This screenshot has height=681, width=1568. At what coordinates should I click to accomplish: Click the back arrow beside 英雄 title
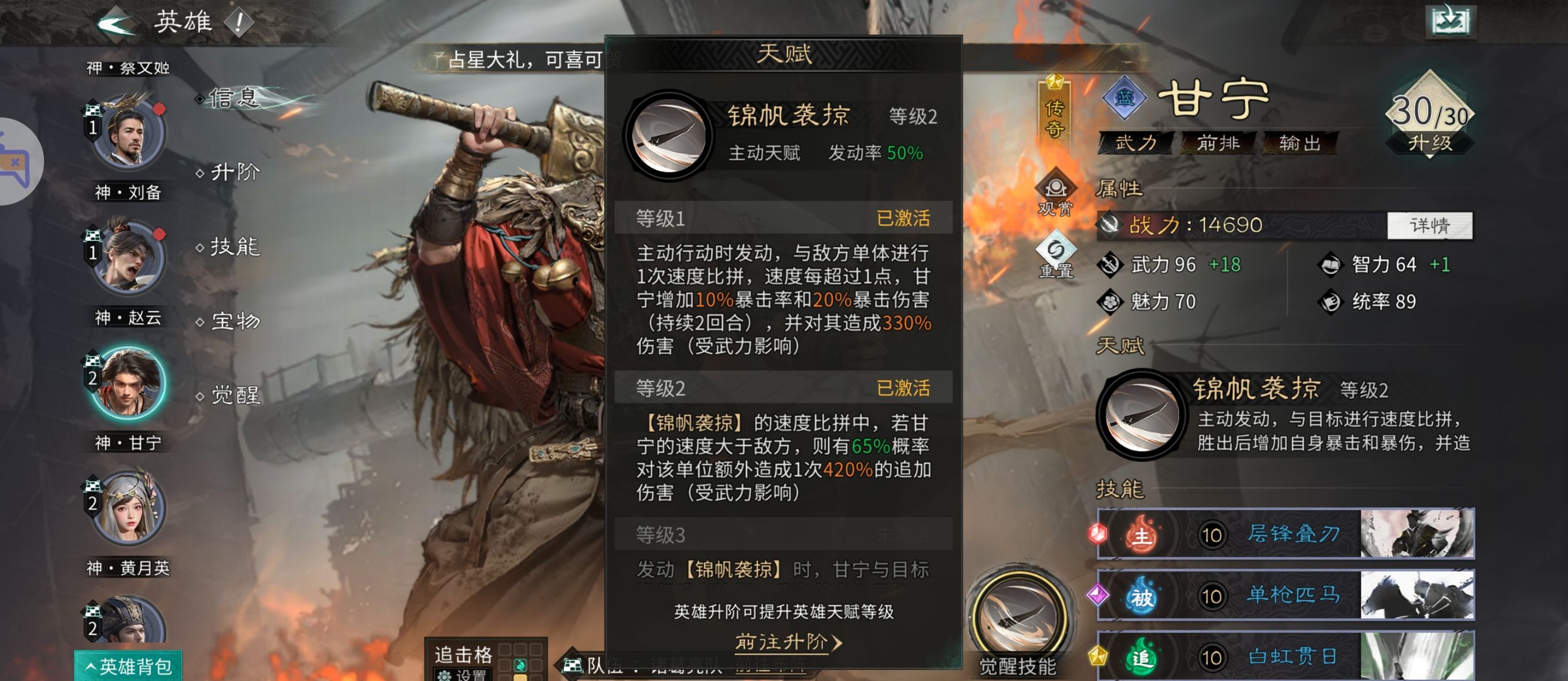(x=117, y=22)
